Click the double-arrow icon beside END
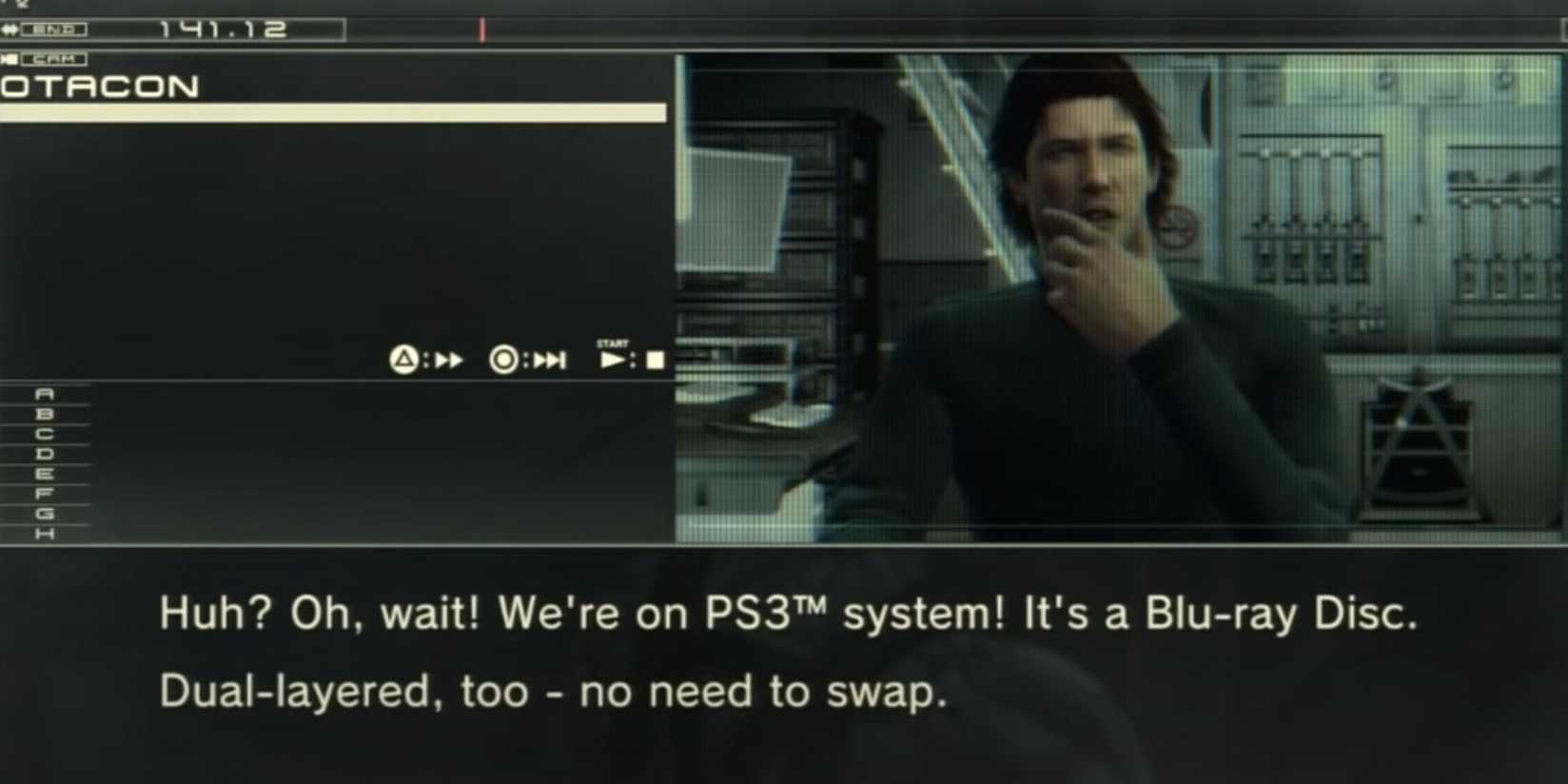The image size is (1568, 784). (10, 29)
